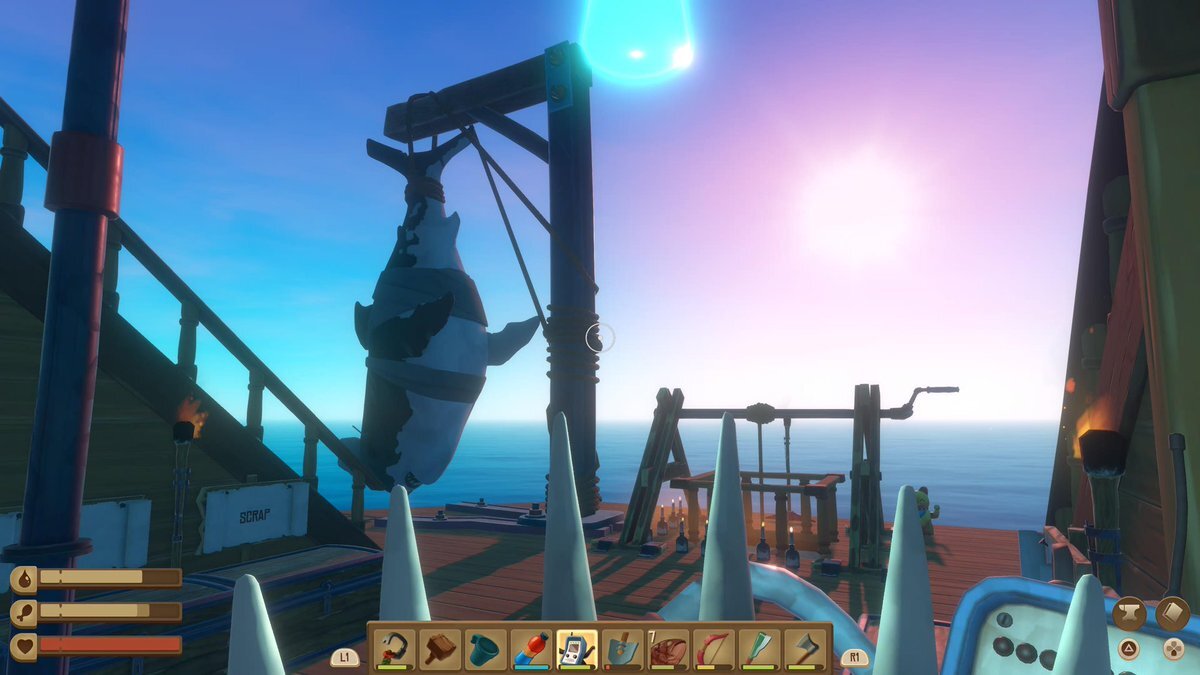1200x675 pixels.
Task: Equip the wooden building hammer
Action: tap(440, 648)
